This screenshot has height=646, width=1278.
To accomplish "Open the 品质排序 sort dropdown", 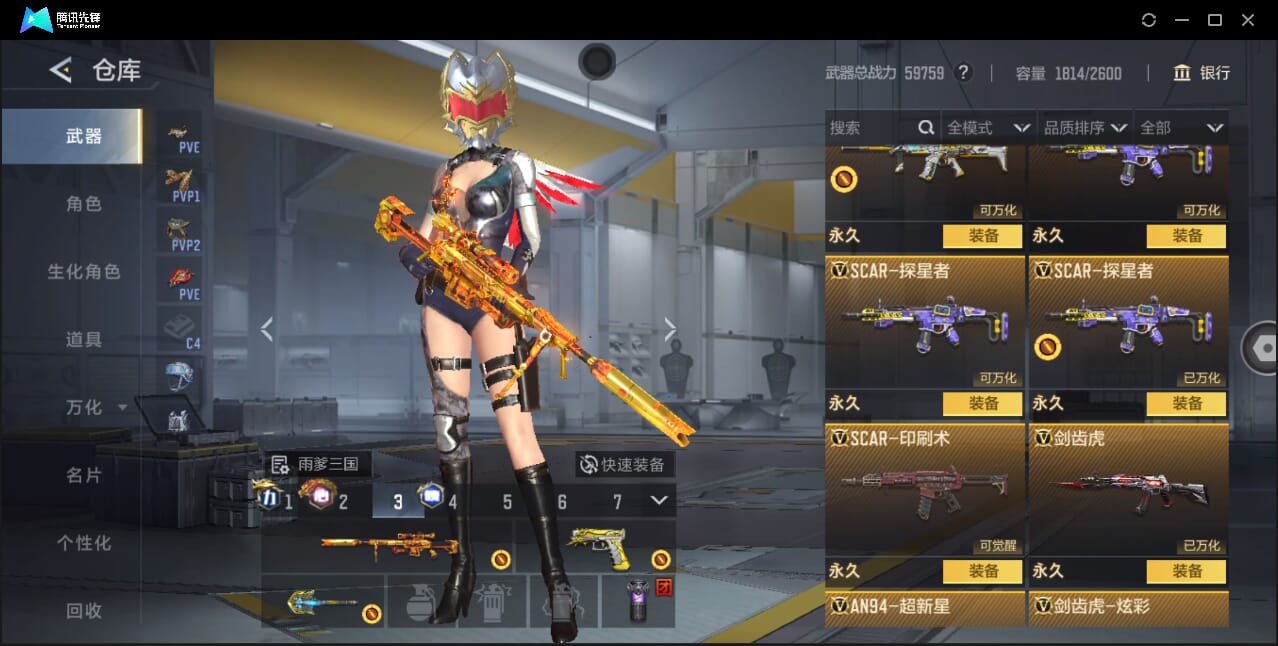I will pyautogui.click(x=1085, y=128).
